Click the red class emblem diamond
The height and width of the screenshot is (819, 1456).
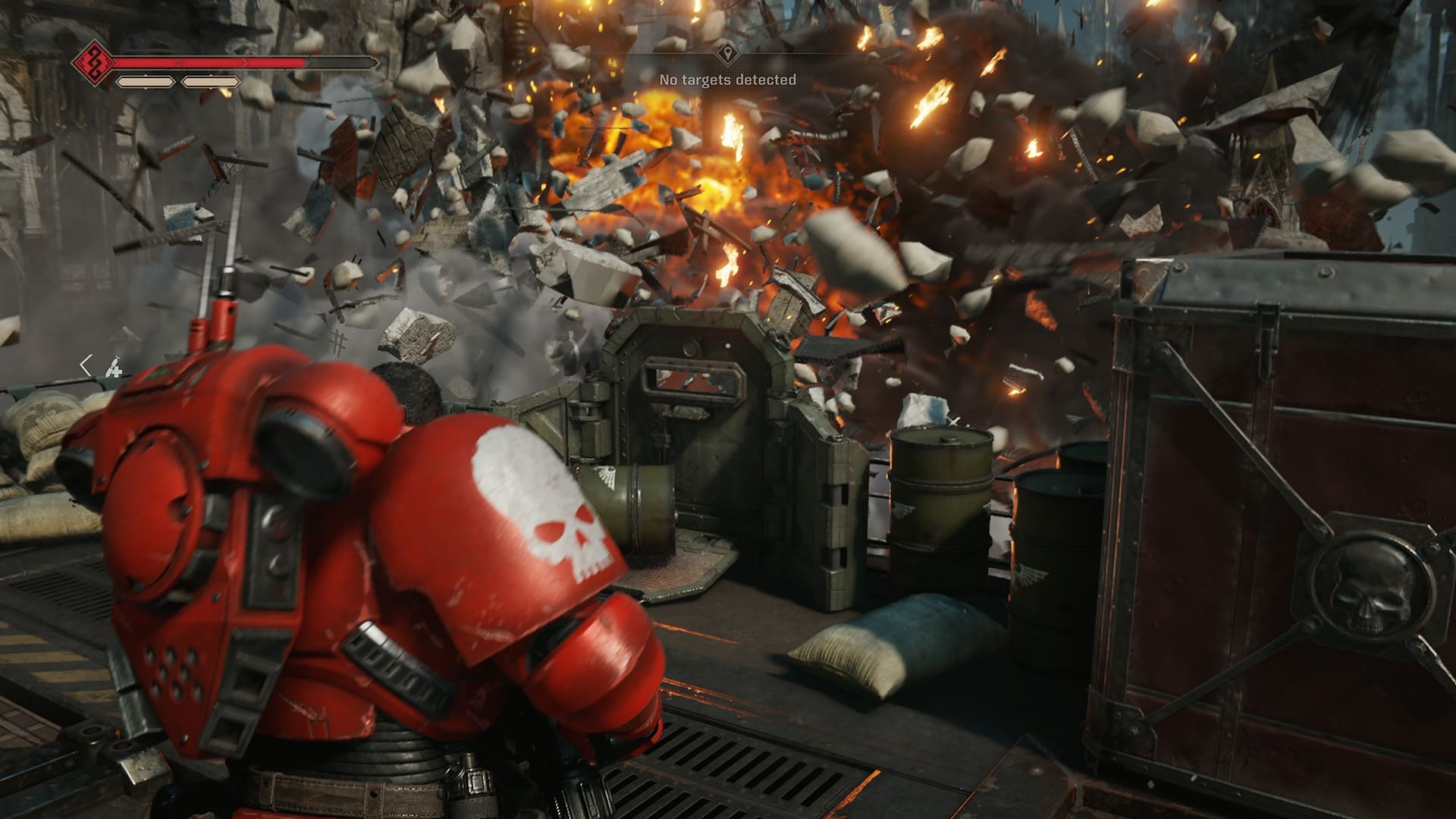click(x=94, y=62)
